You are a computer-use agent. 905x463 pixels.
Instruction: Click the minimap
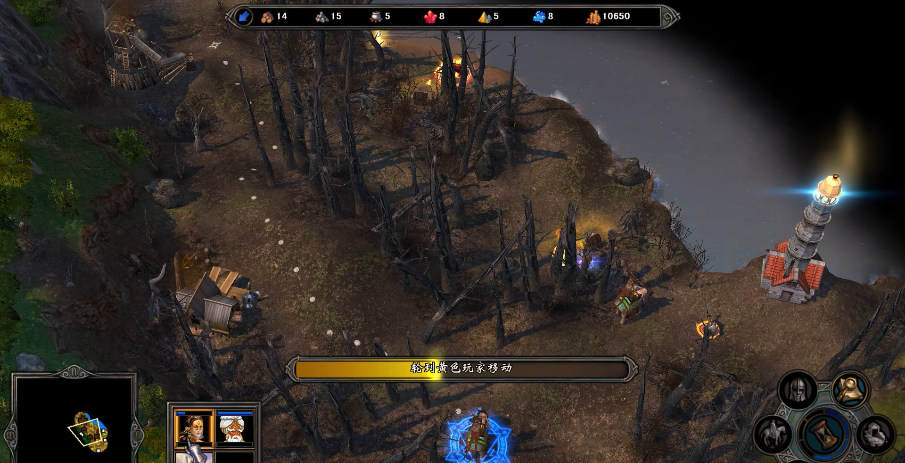tap(73, 420)
